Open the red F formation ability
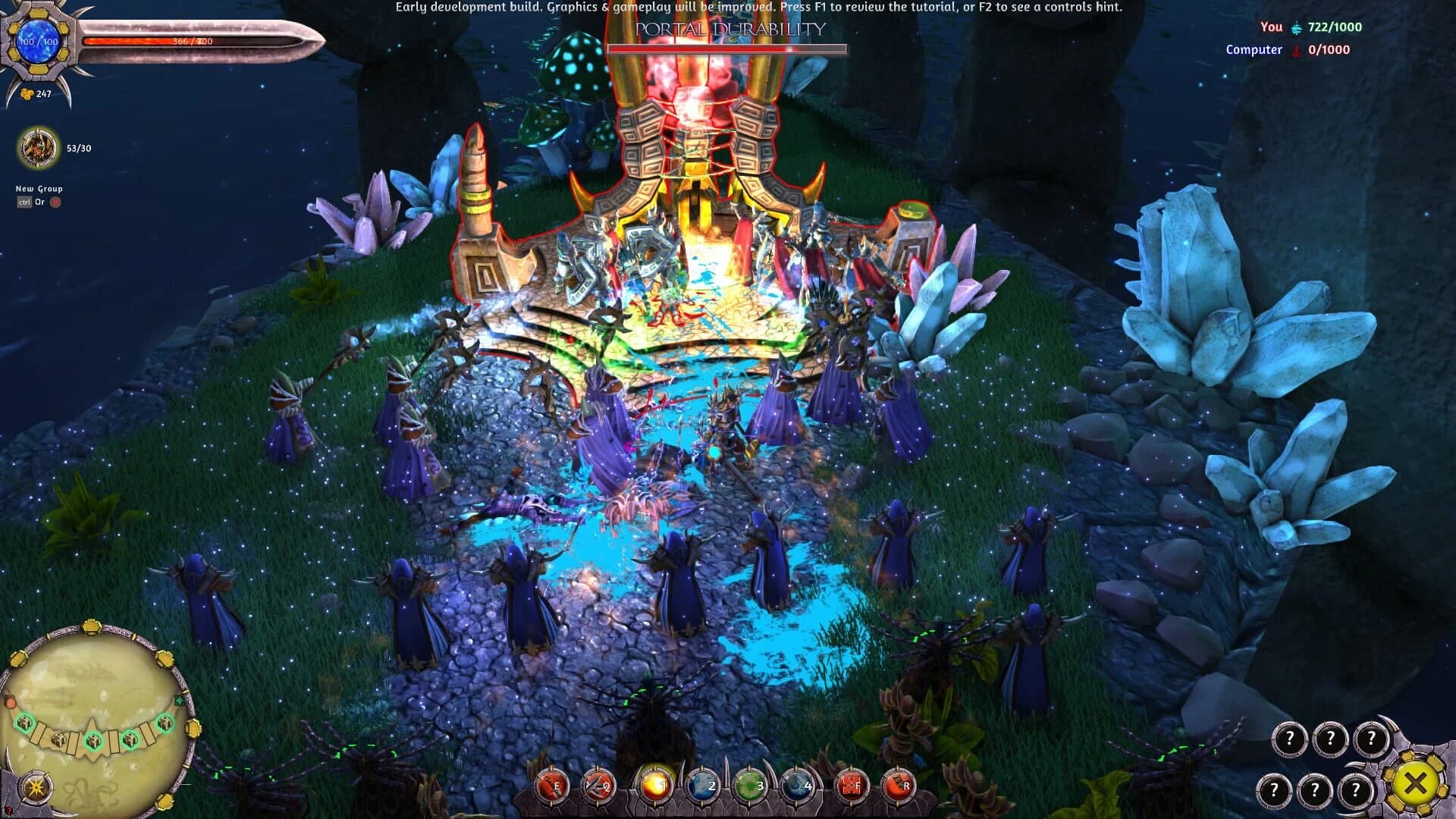This screenshot has height=819, width=1456. point(852,786)
